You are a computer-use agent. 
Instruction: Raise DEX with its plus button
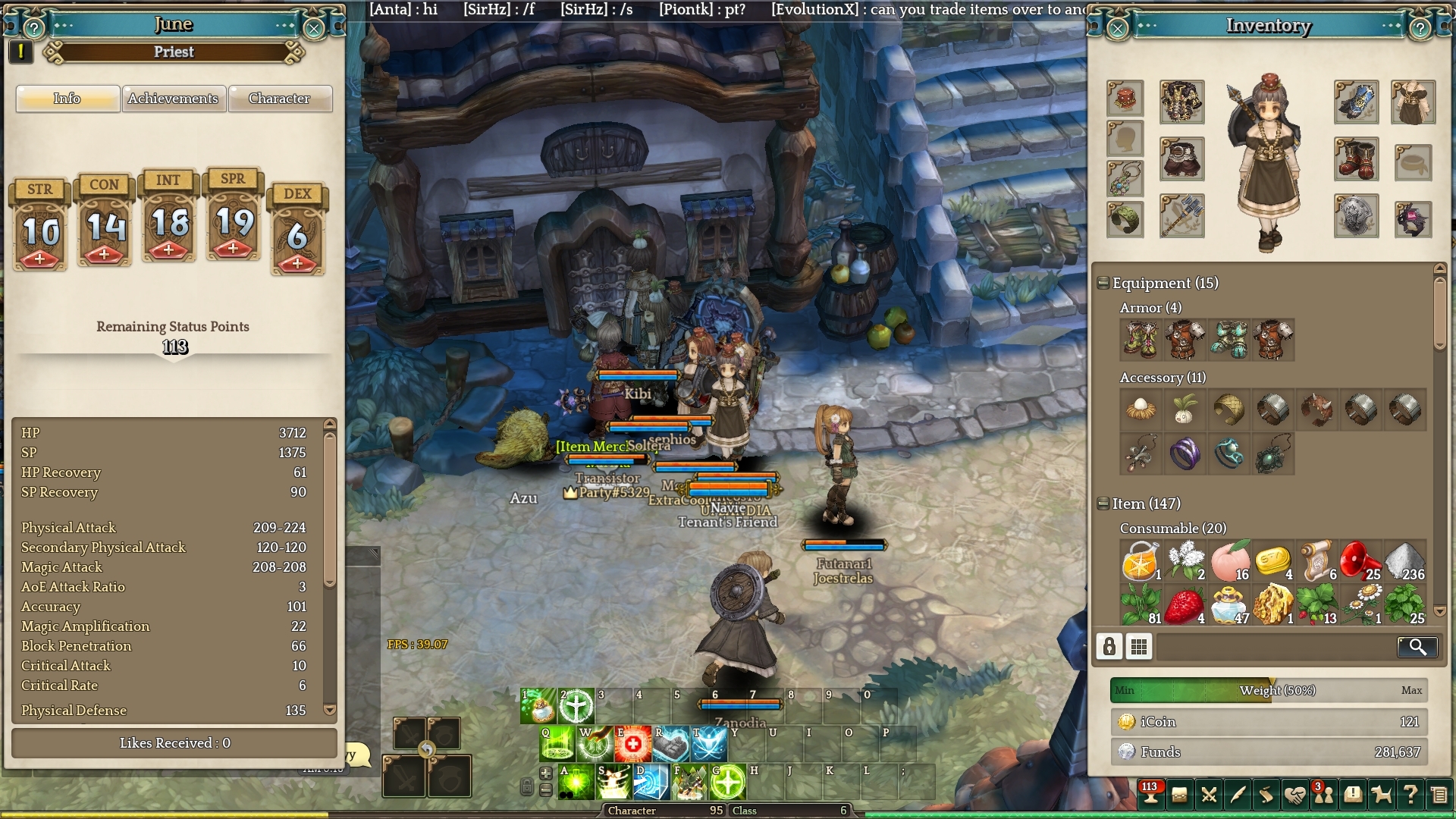(x=297, y=264)
